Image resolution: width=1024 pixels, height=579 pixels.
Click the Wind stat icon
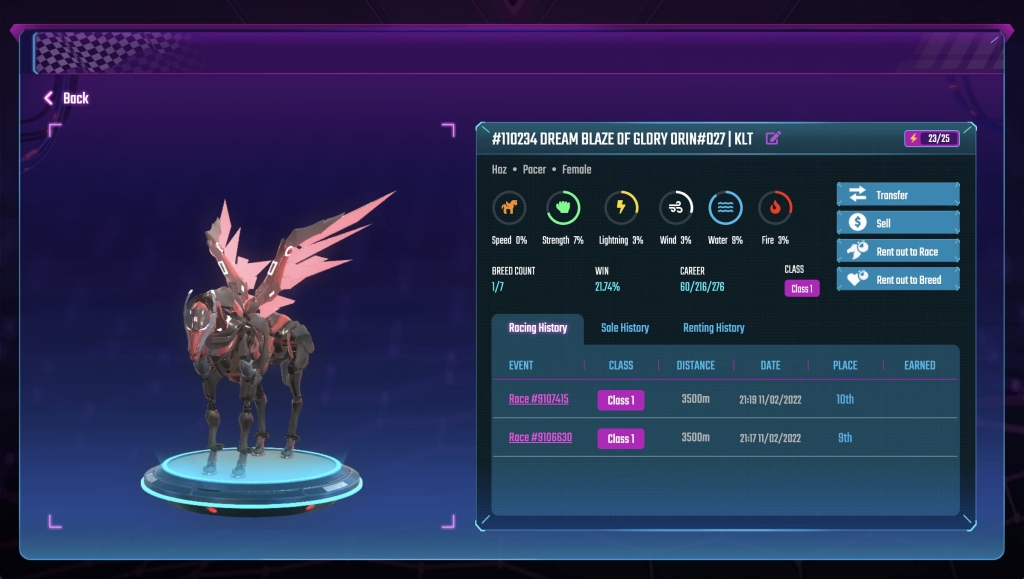675,208
